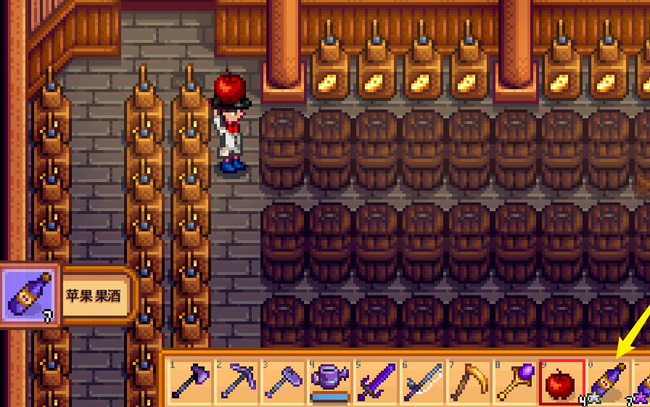Equip the purple galaxy sword
Viewport: 650px width, 407px height.
374,382
